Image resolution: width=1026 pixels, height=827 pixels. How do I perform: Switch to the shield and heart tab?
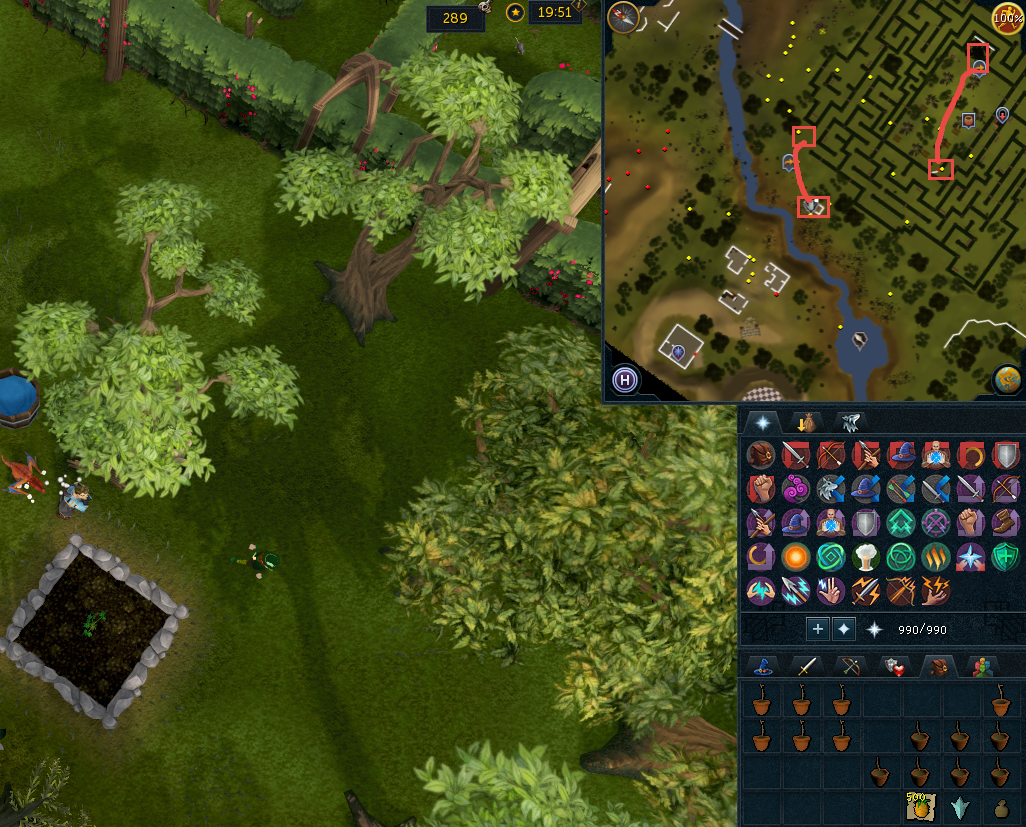coord(894,666)
